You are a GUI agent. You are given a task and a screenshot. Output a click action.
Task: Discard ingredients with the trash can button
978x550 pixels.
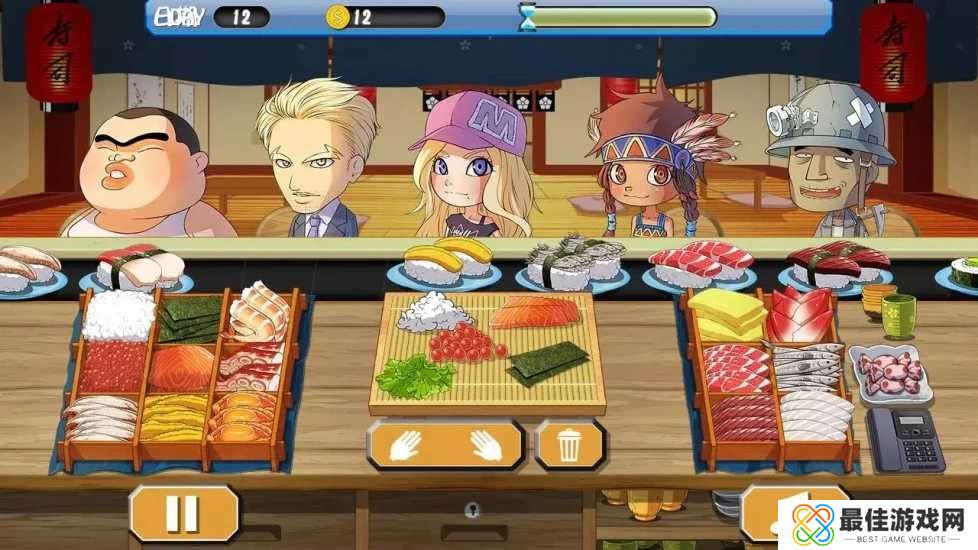pyautogui.click(x=569, y=445)
